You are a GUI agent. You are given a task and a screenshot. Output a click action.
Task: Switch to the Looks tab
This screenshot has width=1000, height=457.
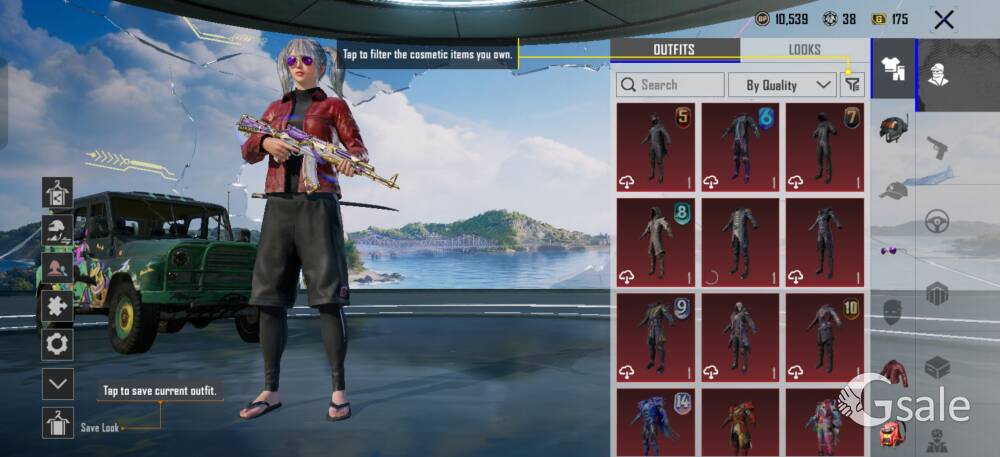804,49
